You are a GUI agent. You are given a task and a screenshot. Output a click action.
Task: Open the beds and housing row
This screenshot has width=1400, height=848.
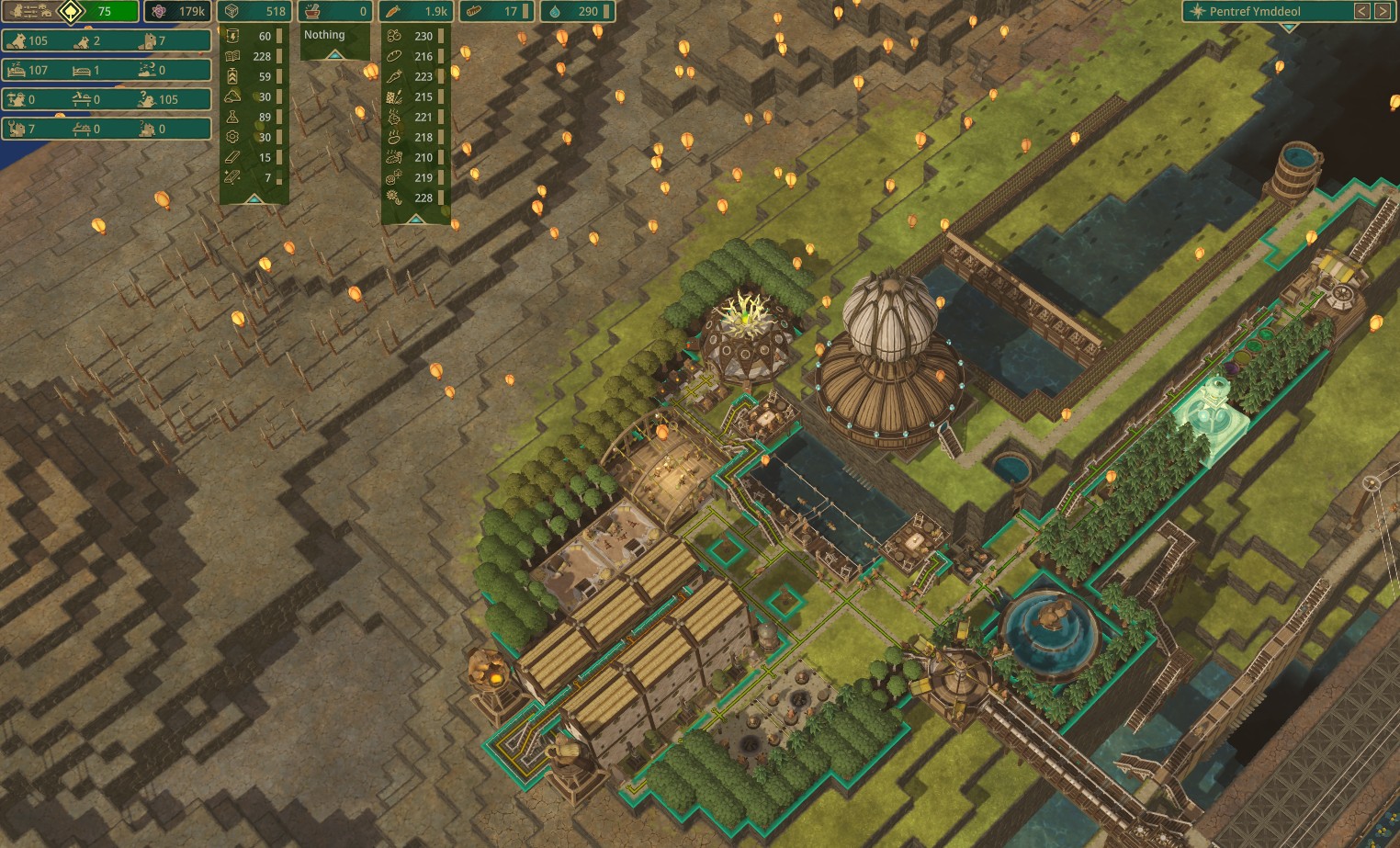tap(106, 70)
